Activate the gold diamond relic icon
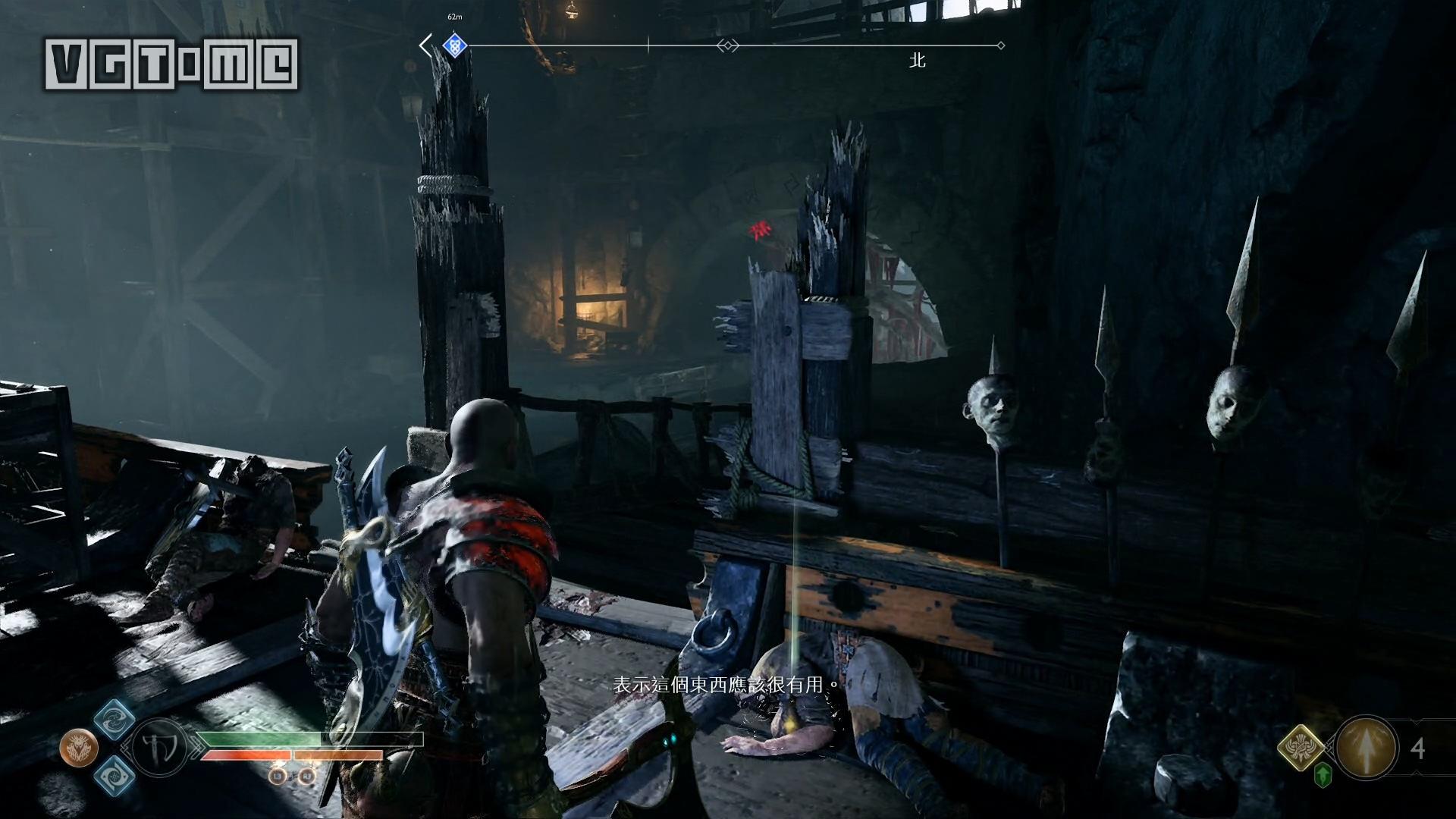The height and width of the screenshot is (819, 1456). click(1301, 748)
